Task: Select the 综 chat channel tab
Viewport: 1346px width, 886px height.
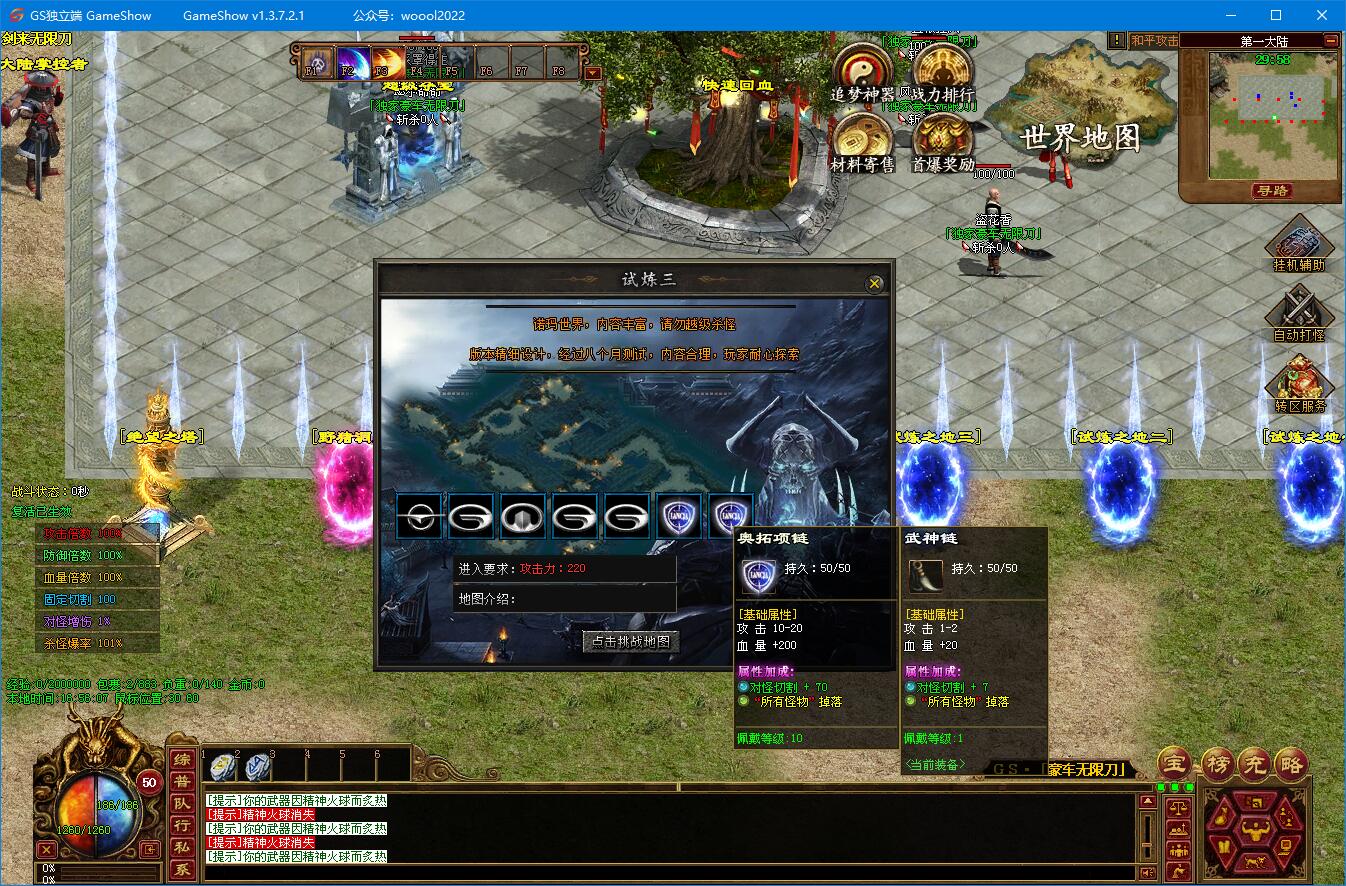Action: (x=182, y=760)
